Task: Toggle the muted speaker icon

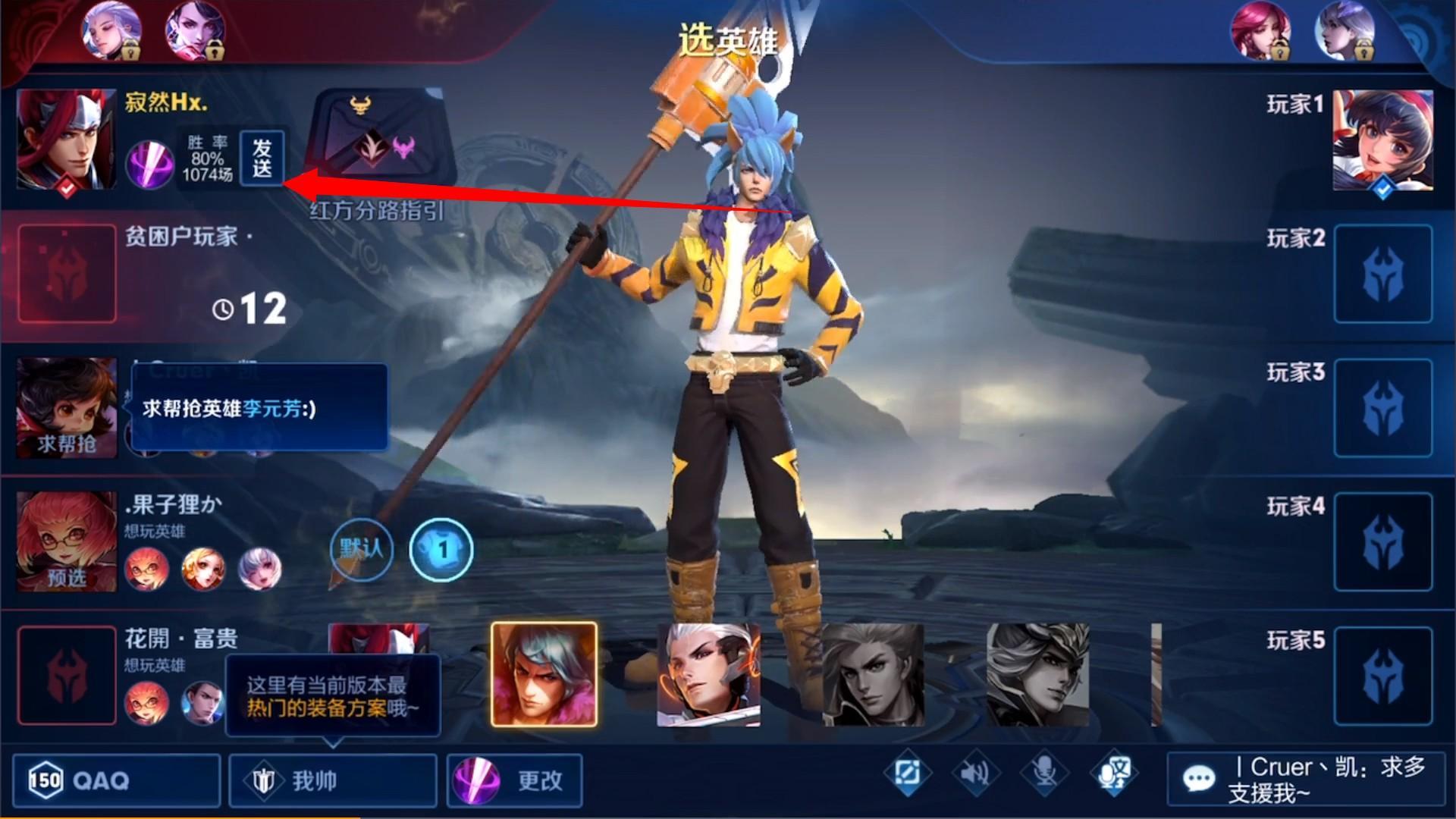Action: pyautogui.click(x=975, y=773)
